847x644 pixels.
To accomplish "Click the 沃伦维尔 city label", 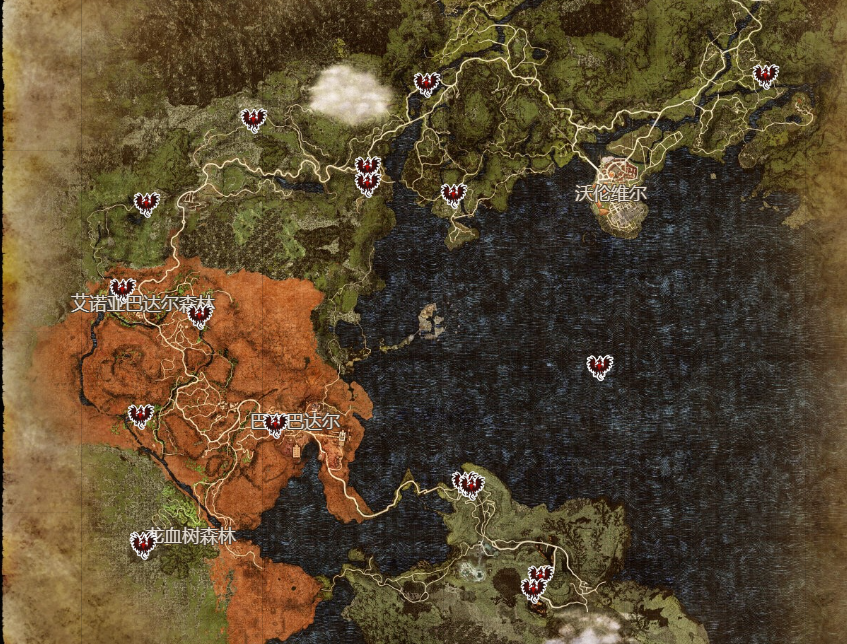I will click(x=611, y=193).
